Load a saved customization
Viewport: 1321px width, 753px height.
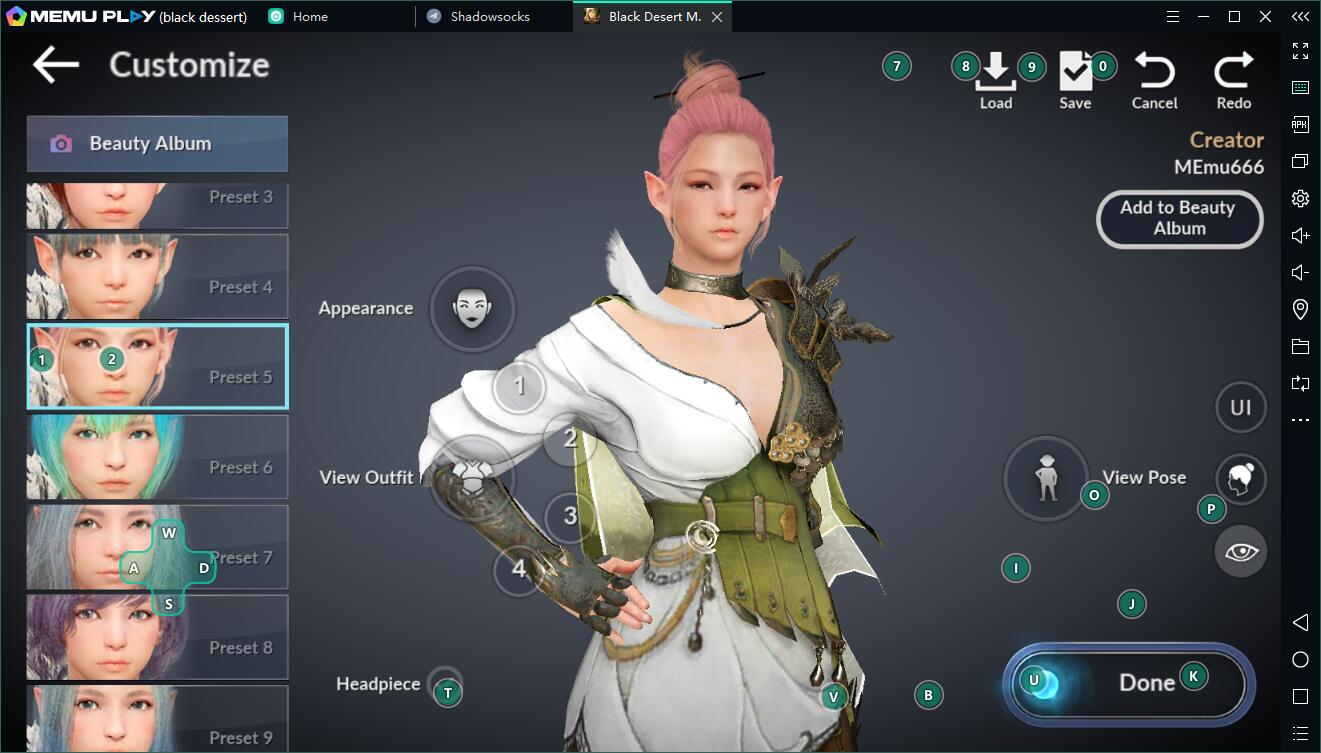[995, 80]
